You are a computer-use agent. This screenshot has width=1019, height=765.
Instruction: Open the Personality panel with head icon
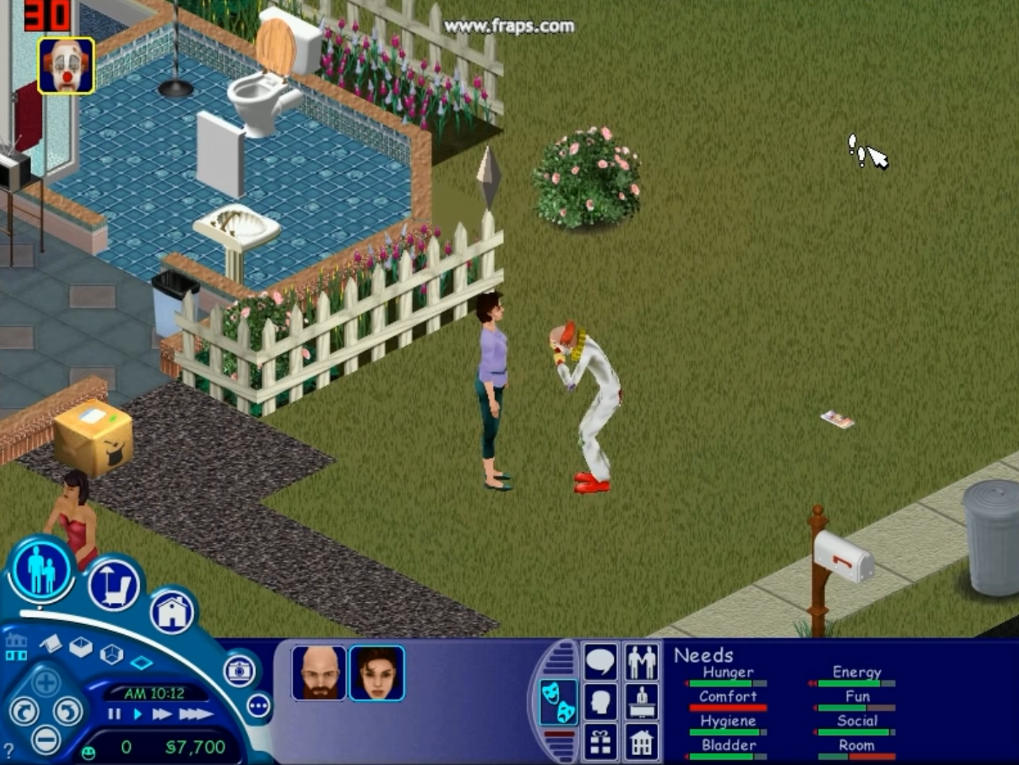click(601, 702)
